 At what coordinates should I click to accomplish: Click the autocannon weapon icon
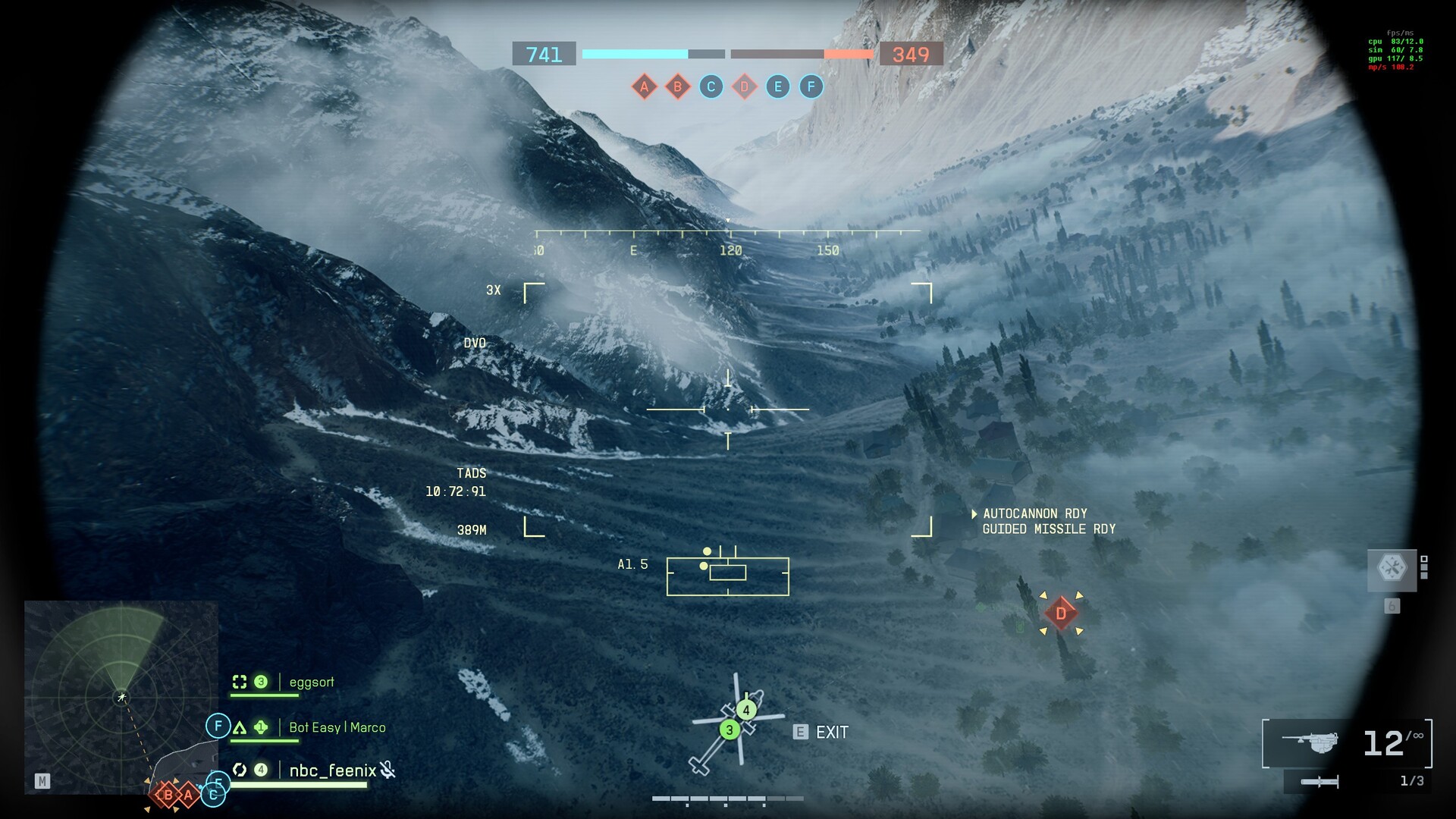(1310, 742)
